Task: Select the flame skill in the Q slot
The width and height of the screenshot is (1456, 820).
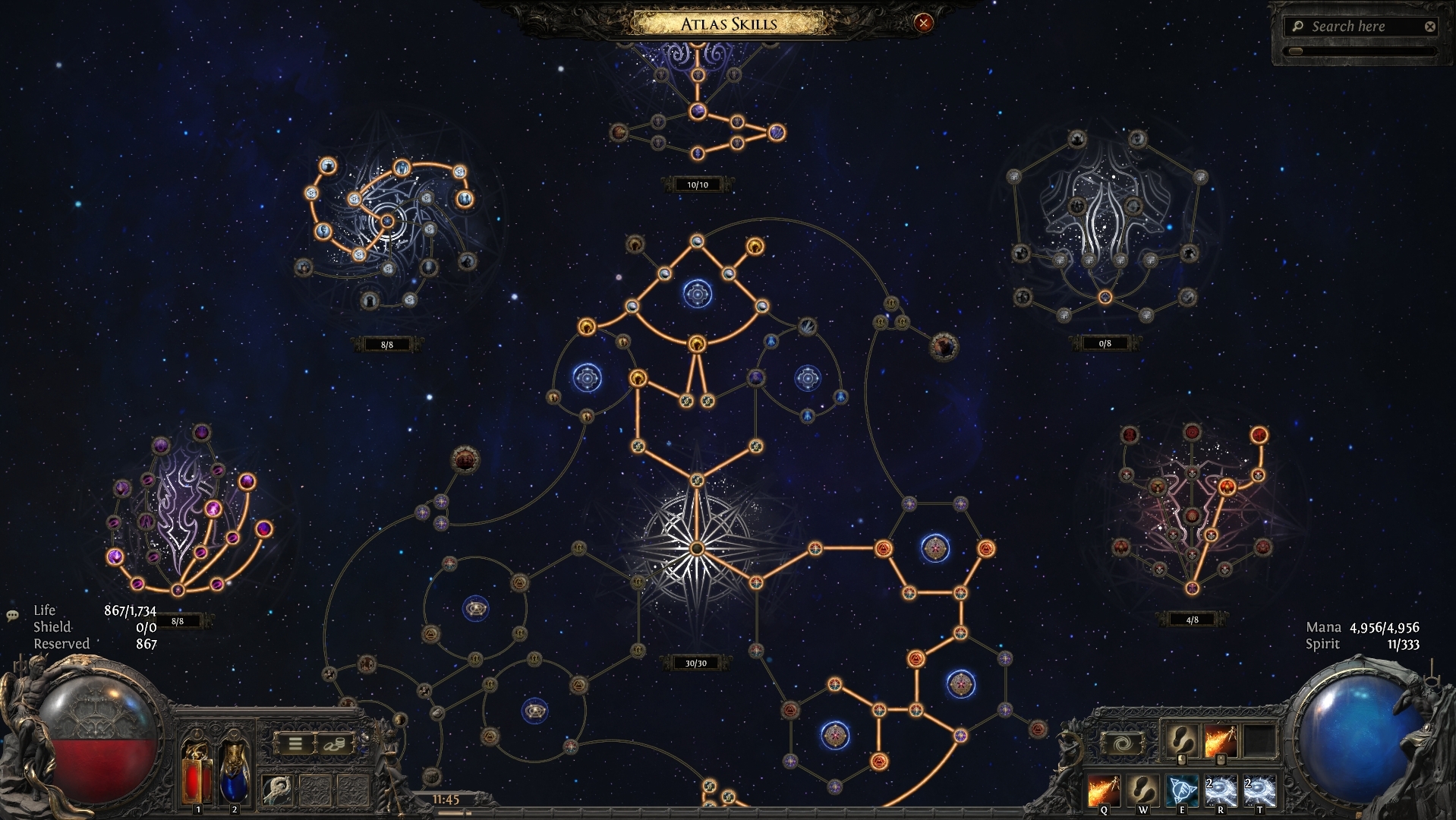Action: [1102, 790]
